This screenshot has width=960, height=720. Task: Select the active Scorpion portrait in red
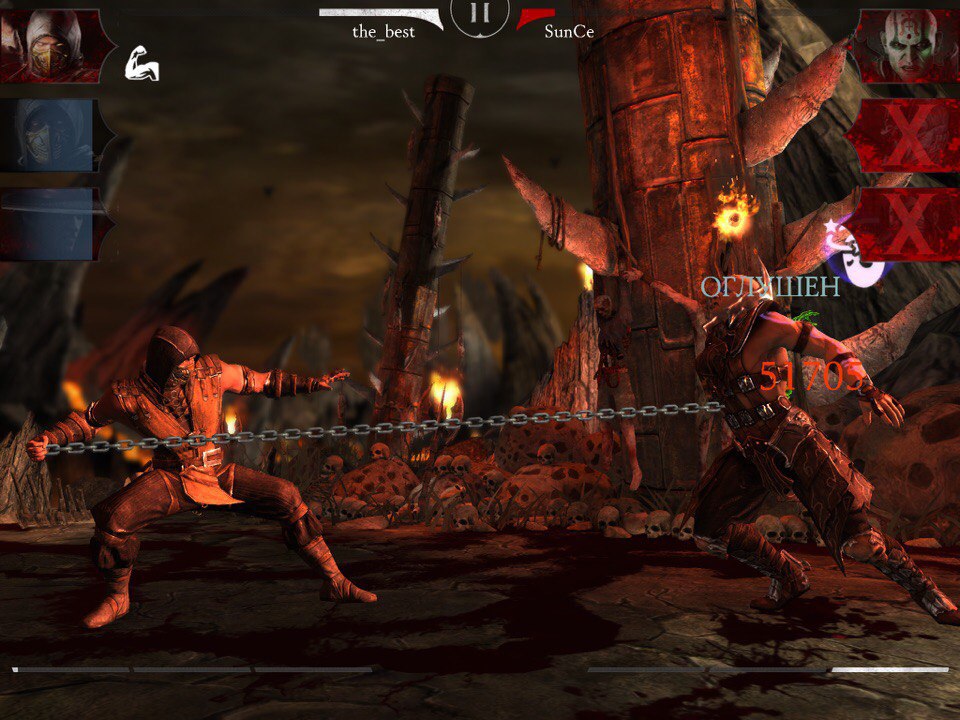50,46
